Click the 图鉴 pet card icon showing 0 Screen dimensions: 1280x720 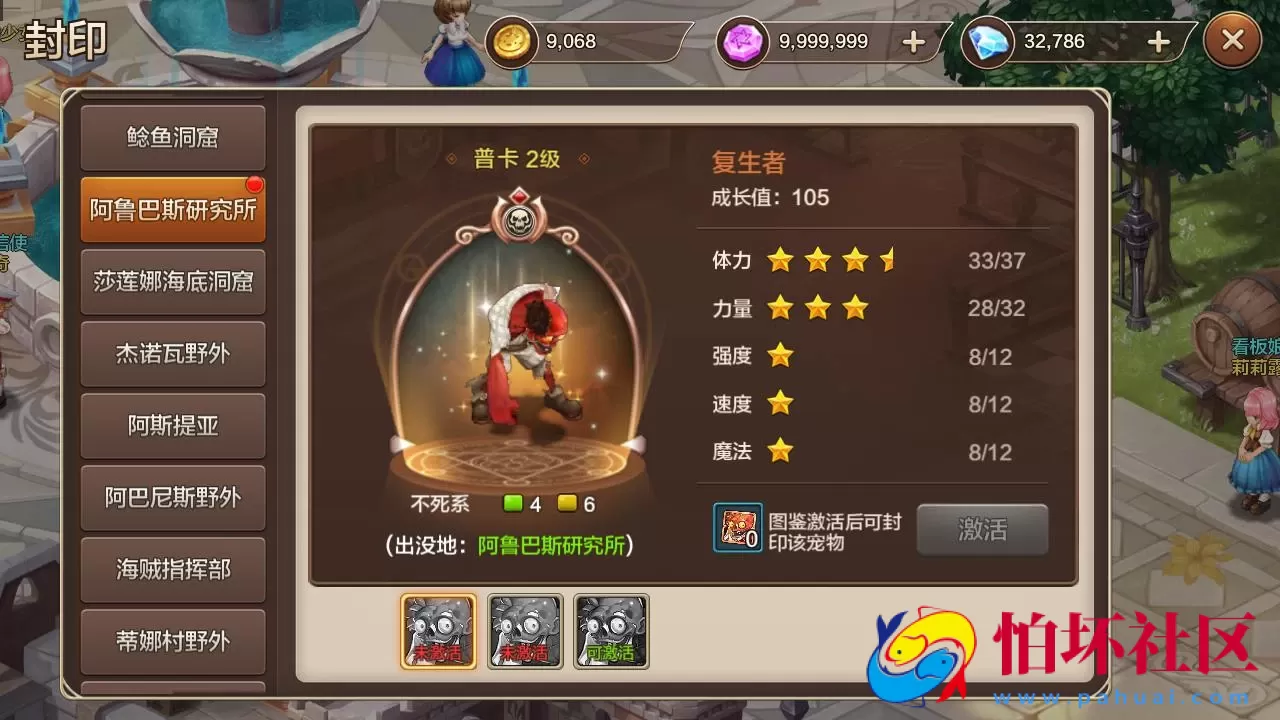click(x=737, y=529)
